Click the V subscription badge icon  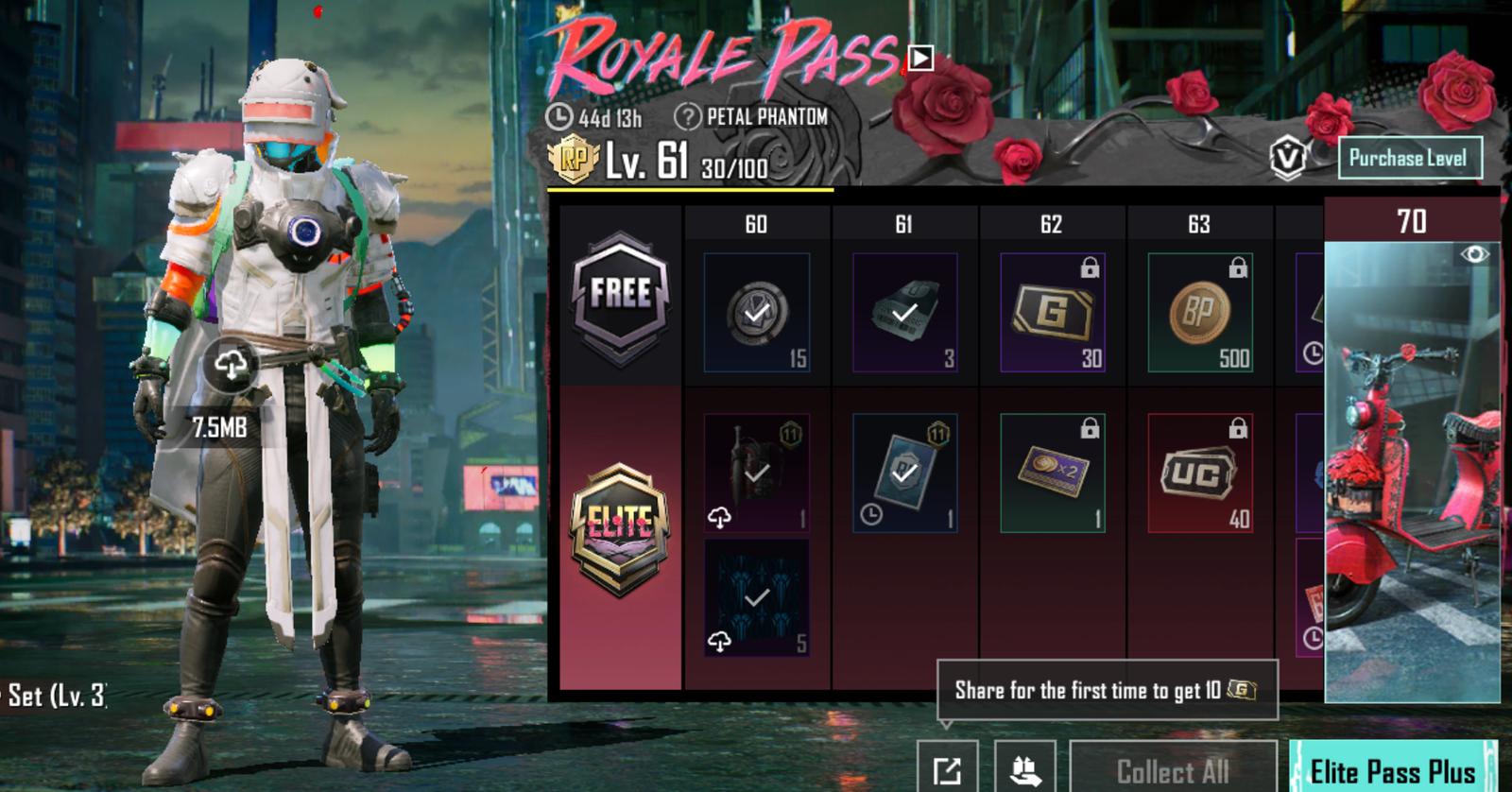coord(1289,156)
